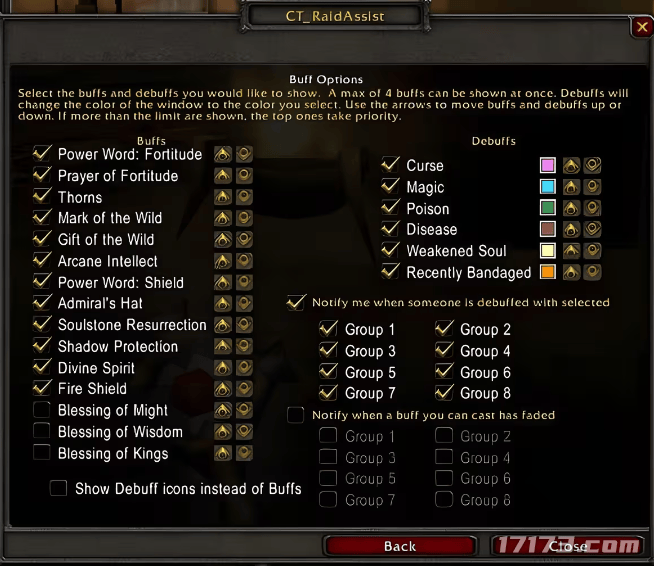Image resolution: width=654 pixels, height=566 pixels.
Task: Change the Magic debuff blue color swatch
Action: (x=547, y=187)
